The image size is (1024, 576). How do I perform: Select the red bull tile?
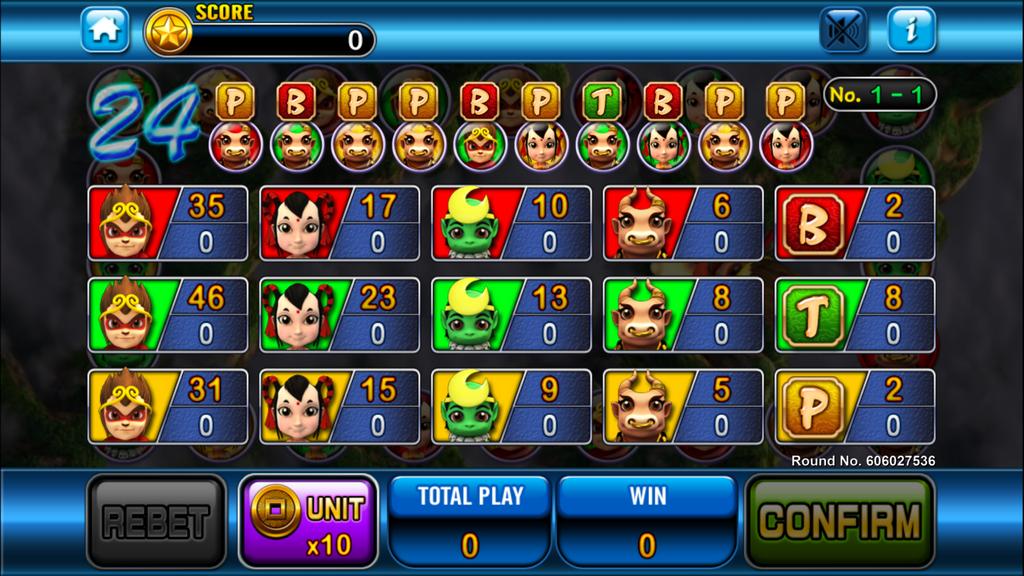pyautogui.click(x=684, y=223)
